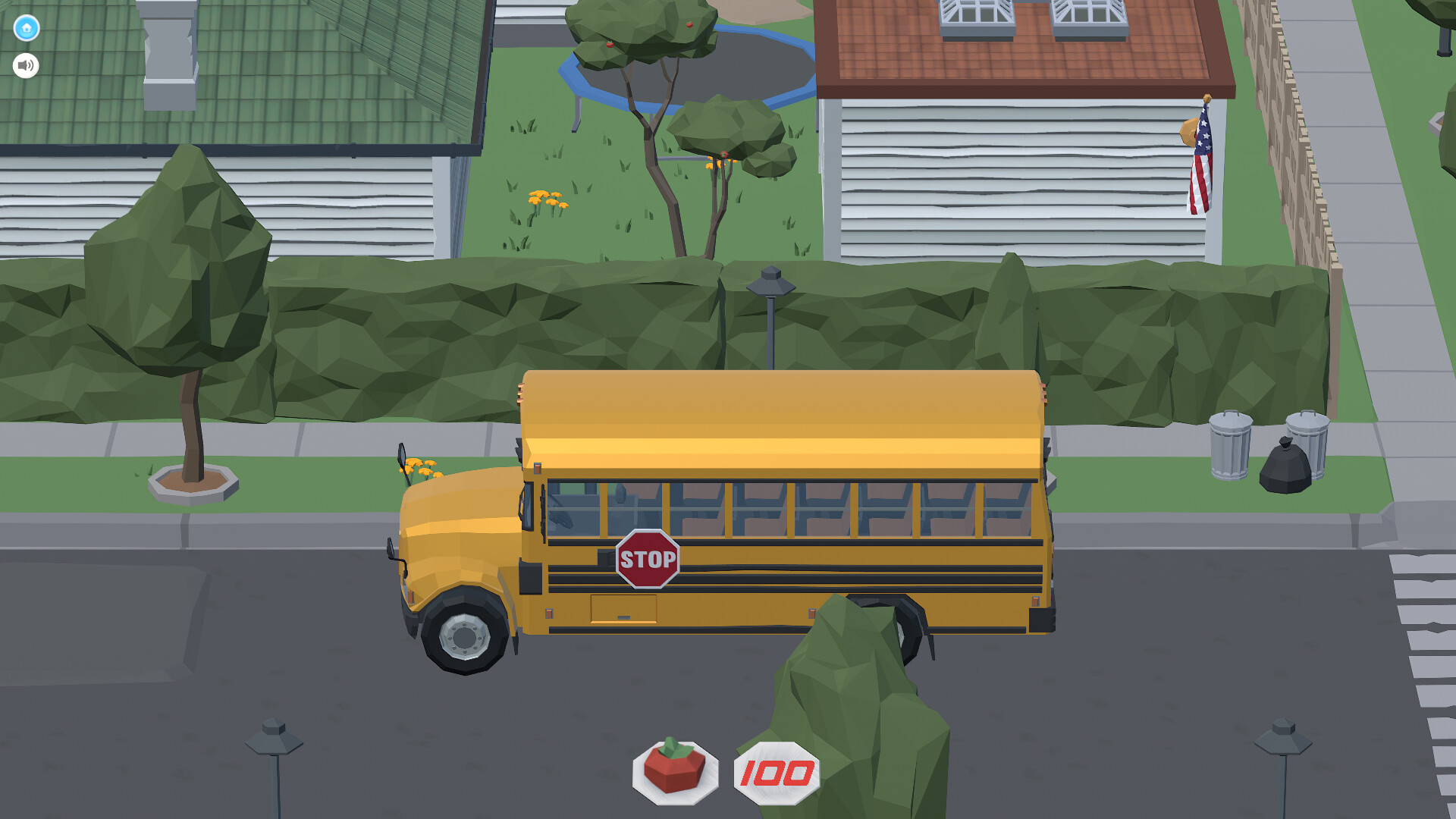
Task: Click the blue Home button
Action: point(25,27)
